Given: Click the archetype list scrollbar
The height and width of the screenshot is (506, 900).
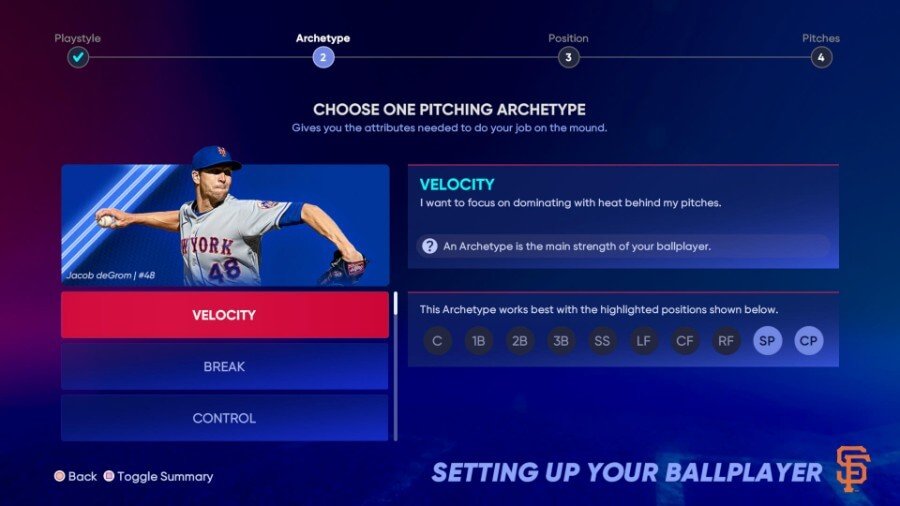Looking at the screenshot, I should click(396, 304).
